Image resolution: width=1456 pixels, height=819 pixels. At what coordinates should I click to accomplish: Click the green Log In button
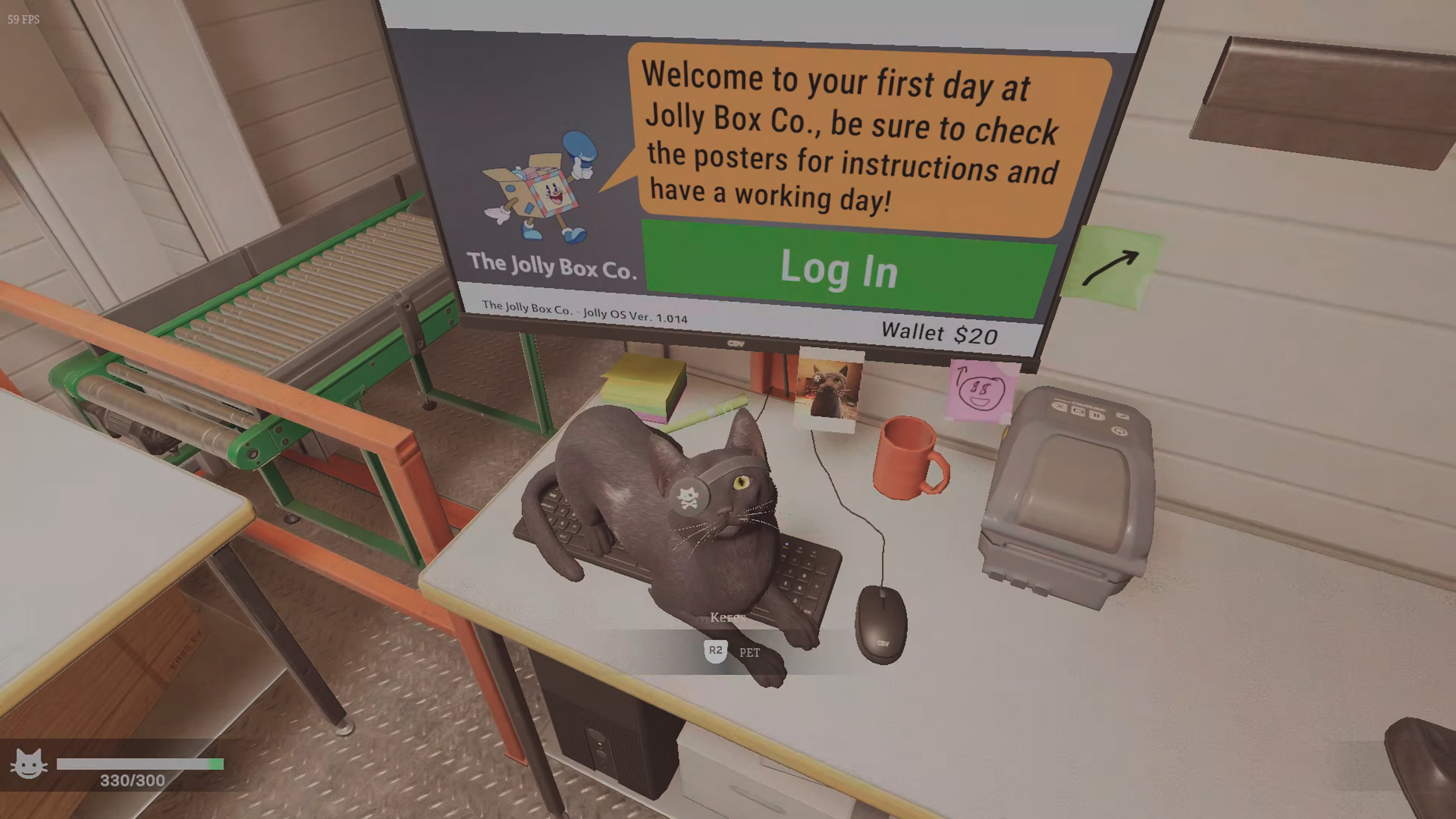[x=842, y=270]
